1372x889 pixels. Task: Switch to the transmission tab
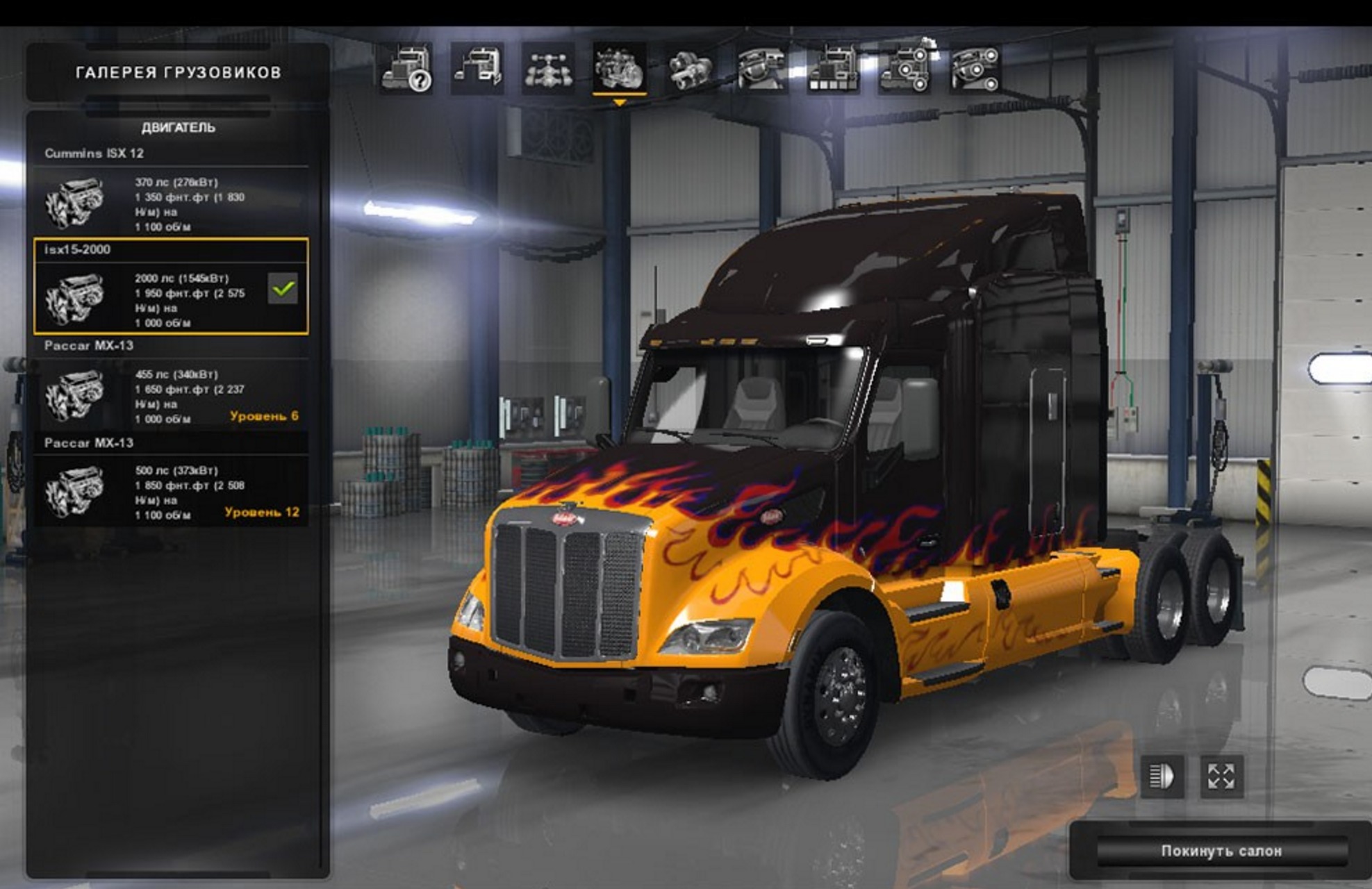[x=690, y=69]
